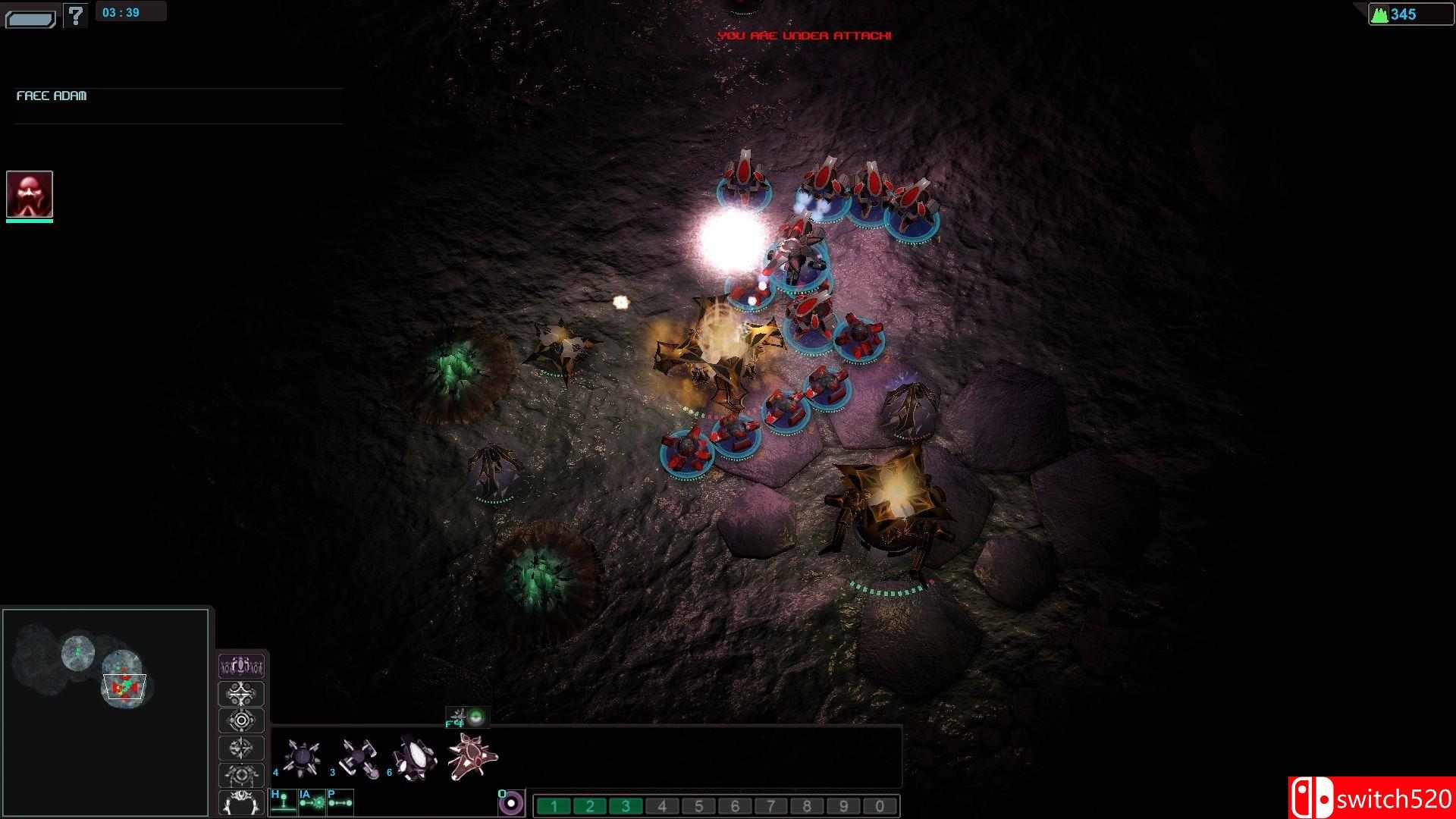
Task: Click the highlighted purple top panel button
Action: tap(241, 667)
